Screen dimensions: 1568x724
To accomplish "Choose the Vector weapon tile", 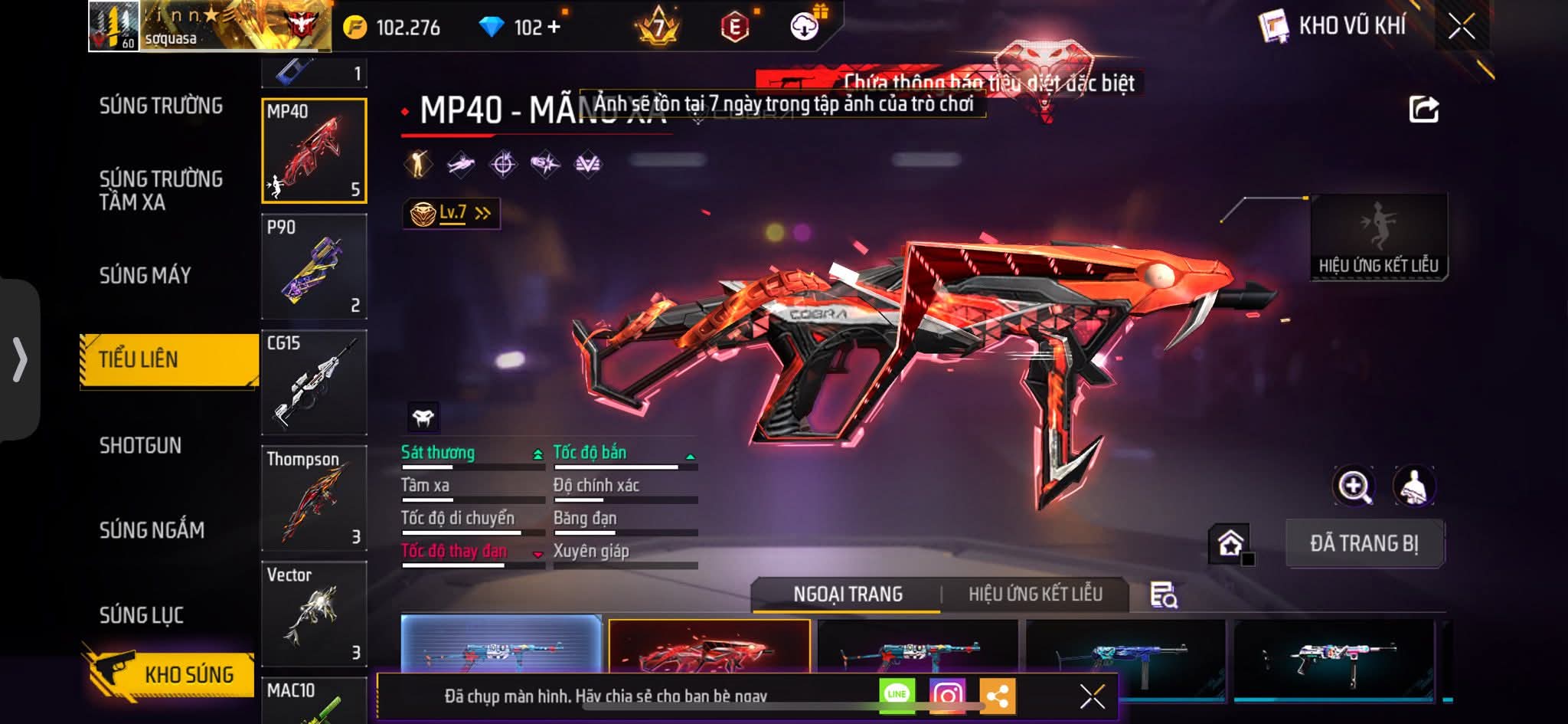I will [x=314, y=614].
